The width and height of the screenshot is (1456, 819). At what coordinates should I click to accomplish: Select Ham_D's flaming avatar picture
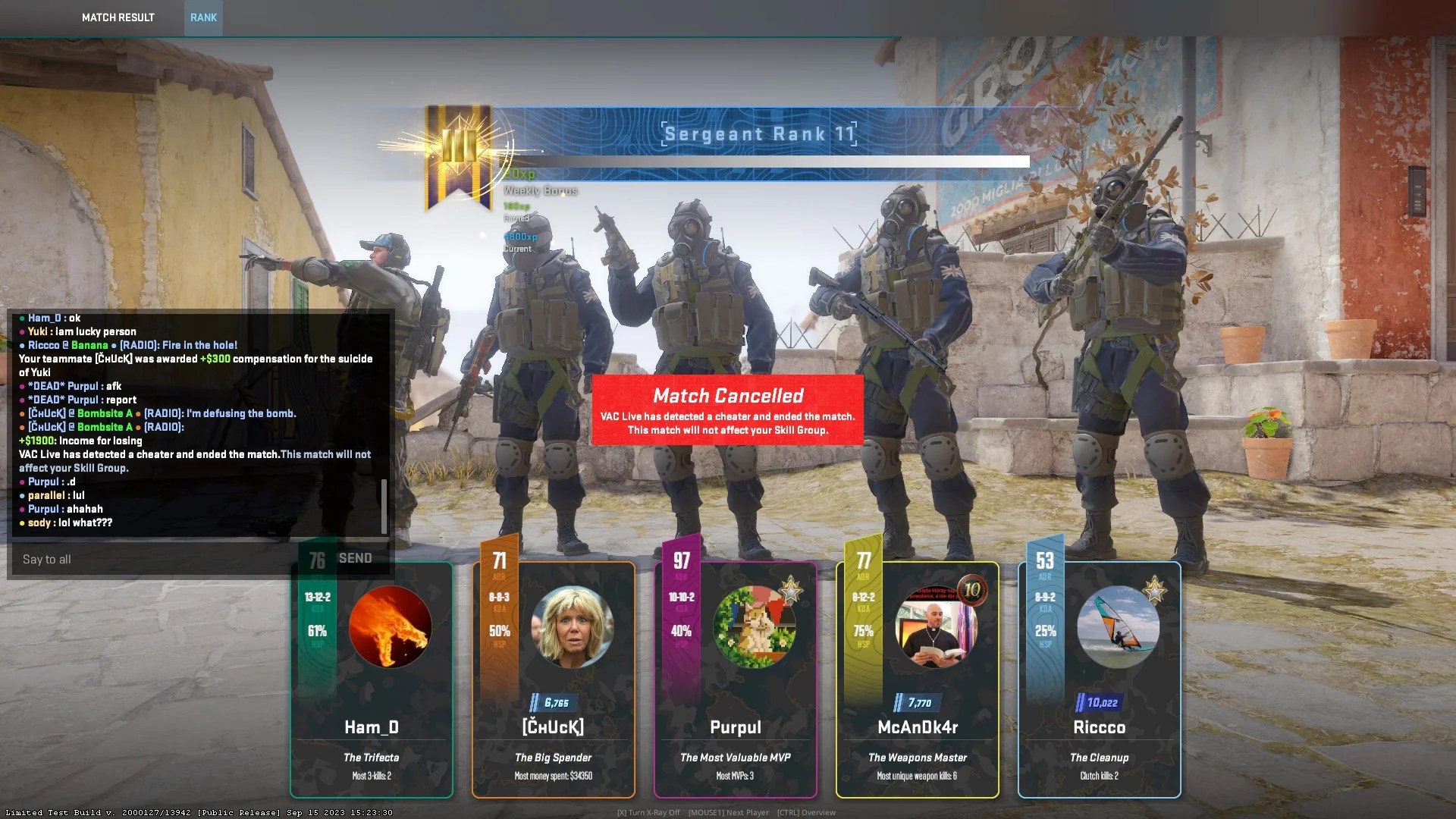(x=391, y=626)
